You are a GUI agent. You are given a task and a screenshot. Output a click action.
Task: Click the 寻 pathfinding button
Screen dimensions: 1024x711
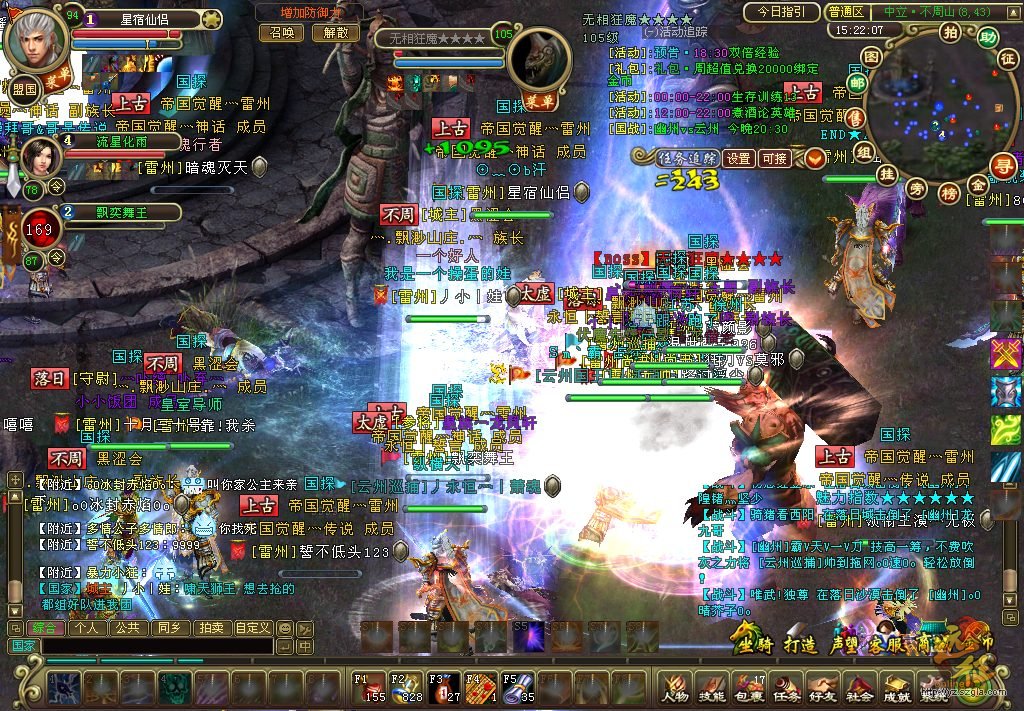click(x=1002, y=165)
